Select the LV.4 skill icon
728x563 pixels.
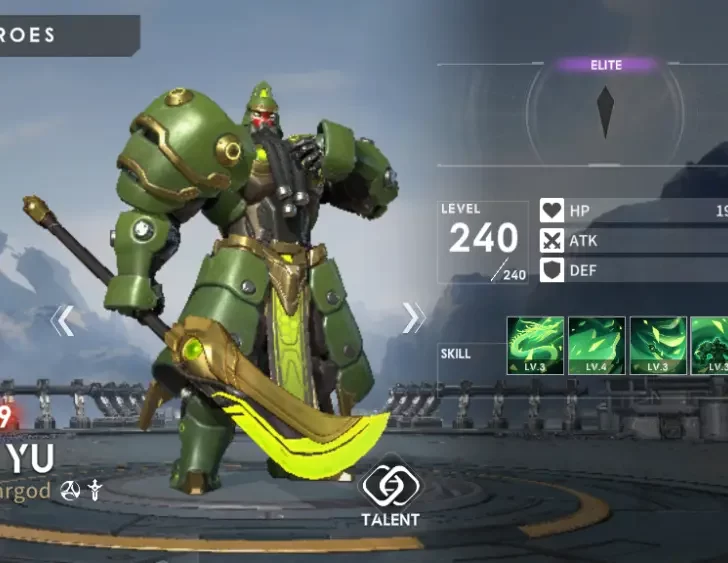[x=597, y=346]
